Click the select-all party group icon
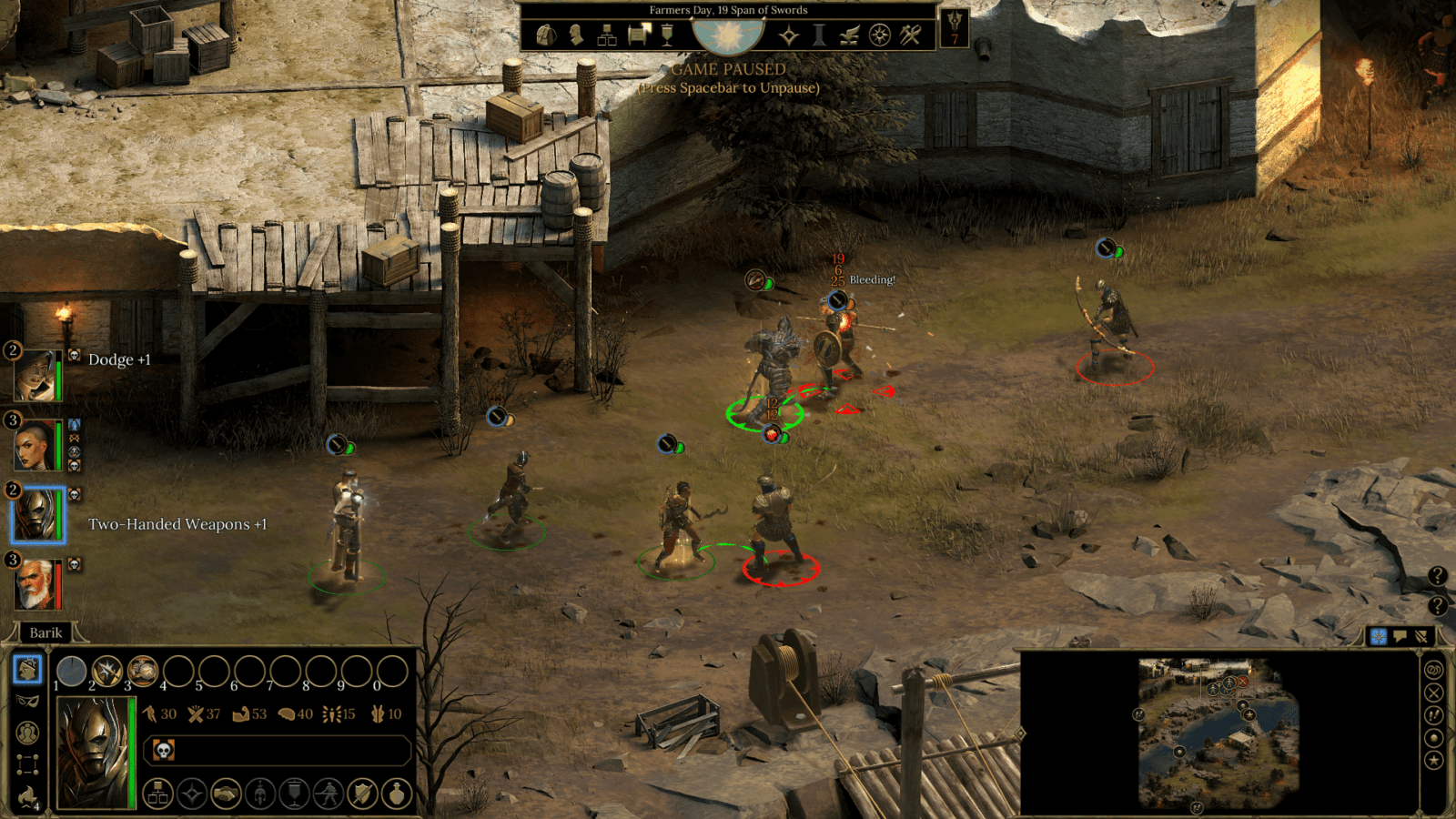Viewport: 1456px width, 819px height. 28,733
